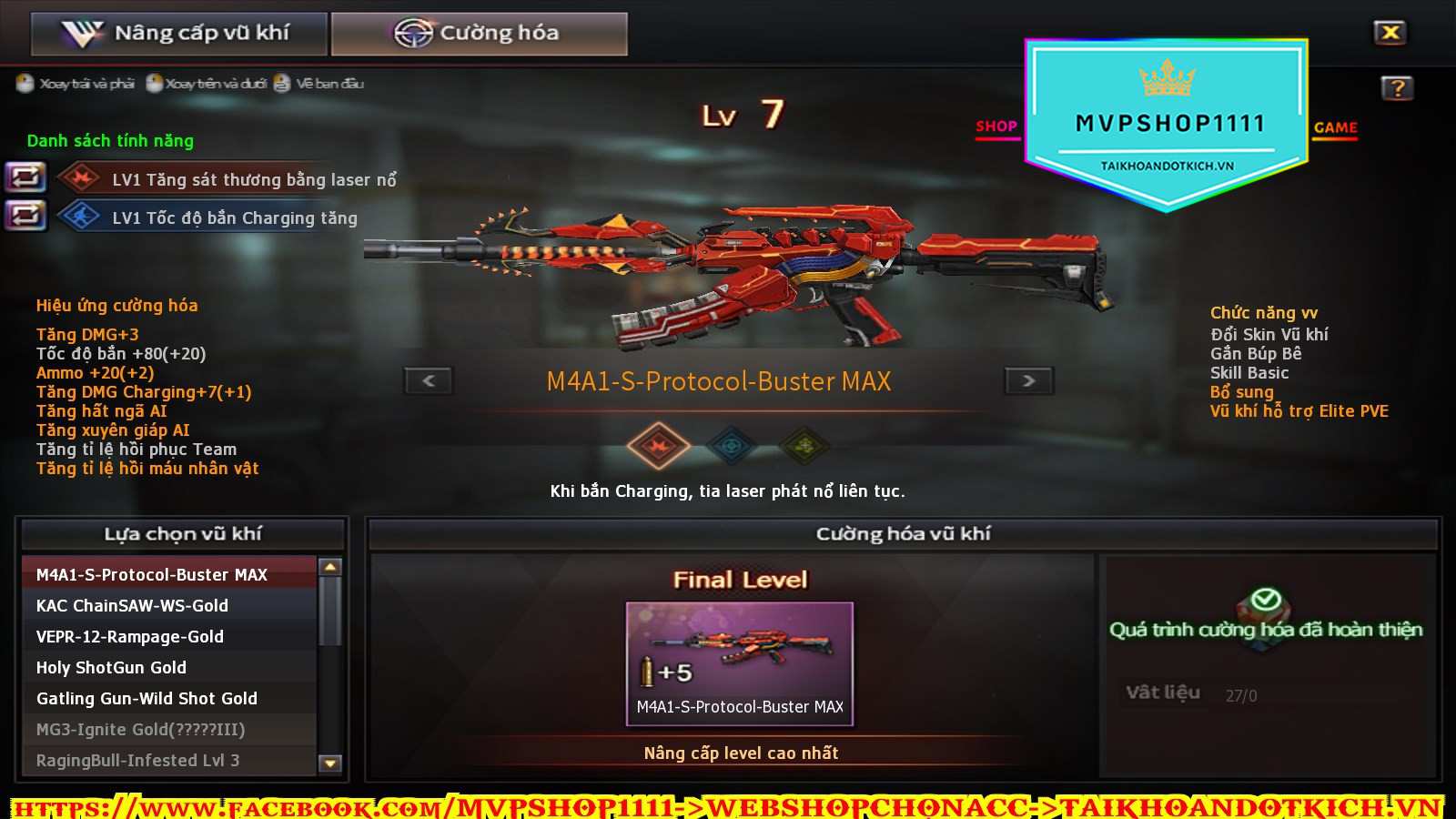Swap the LV1 laser damage feature
1456x819 pixels.
point(25,177)
